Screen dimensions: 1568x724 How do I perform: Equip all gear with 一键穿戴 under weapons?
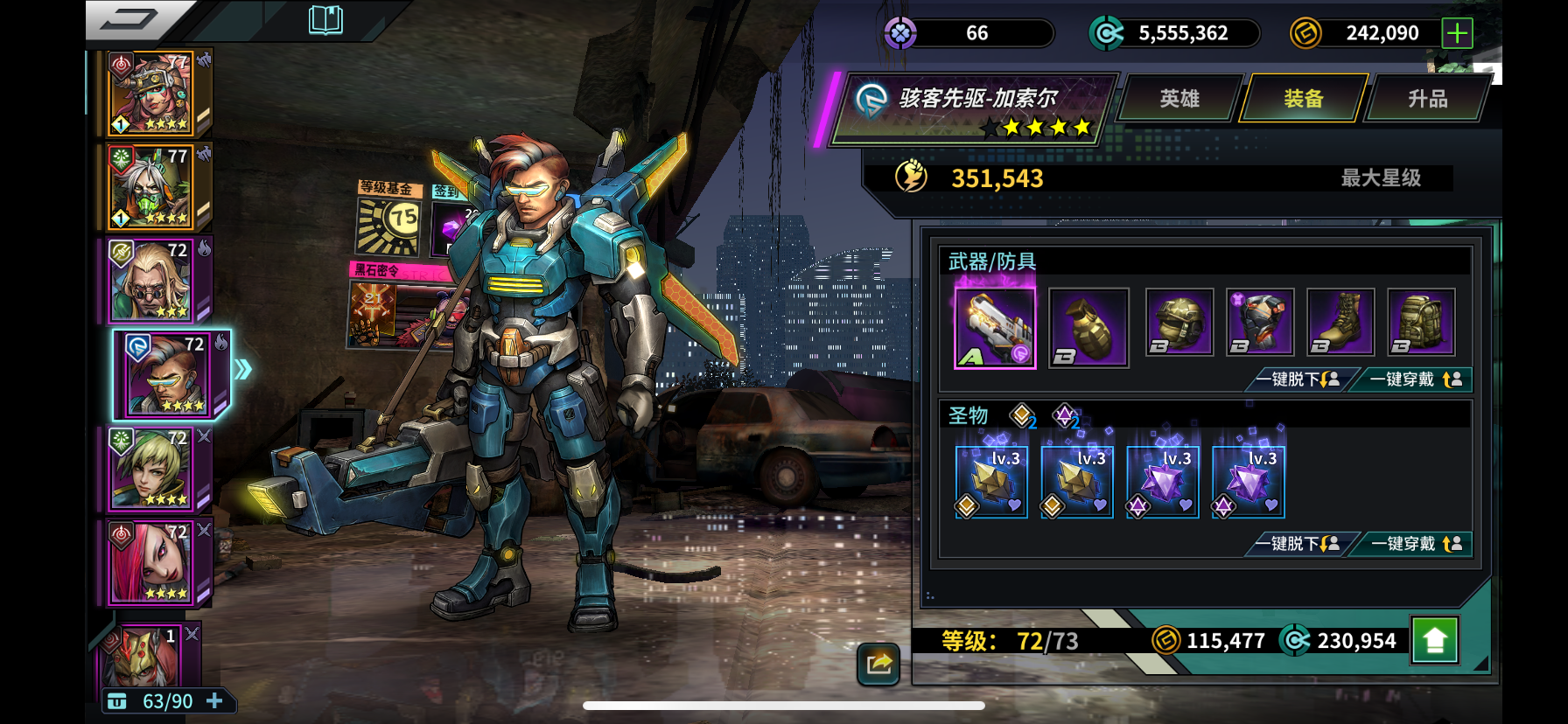coord(1414,379)
